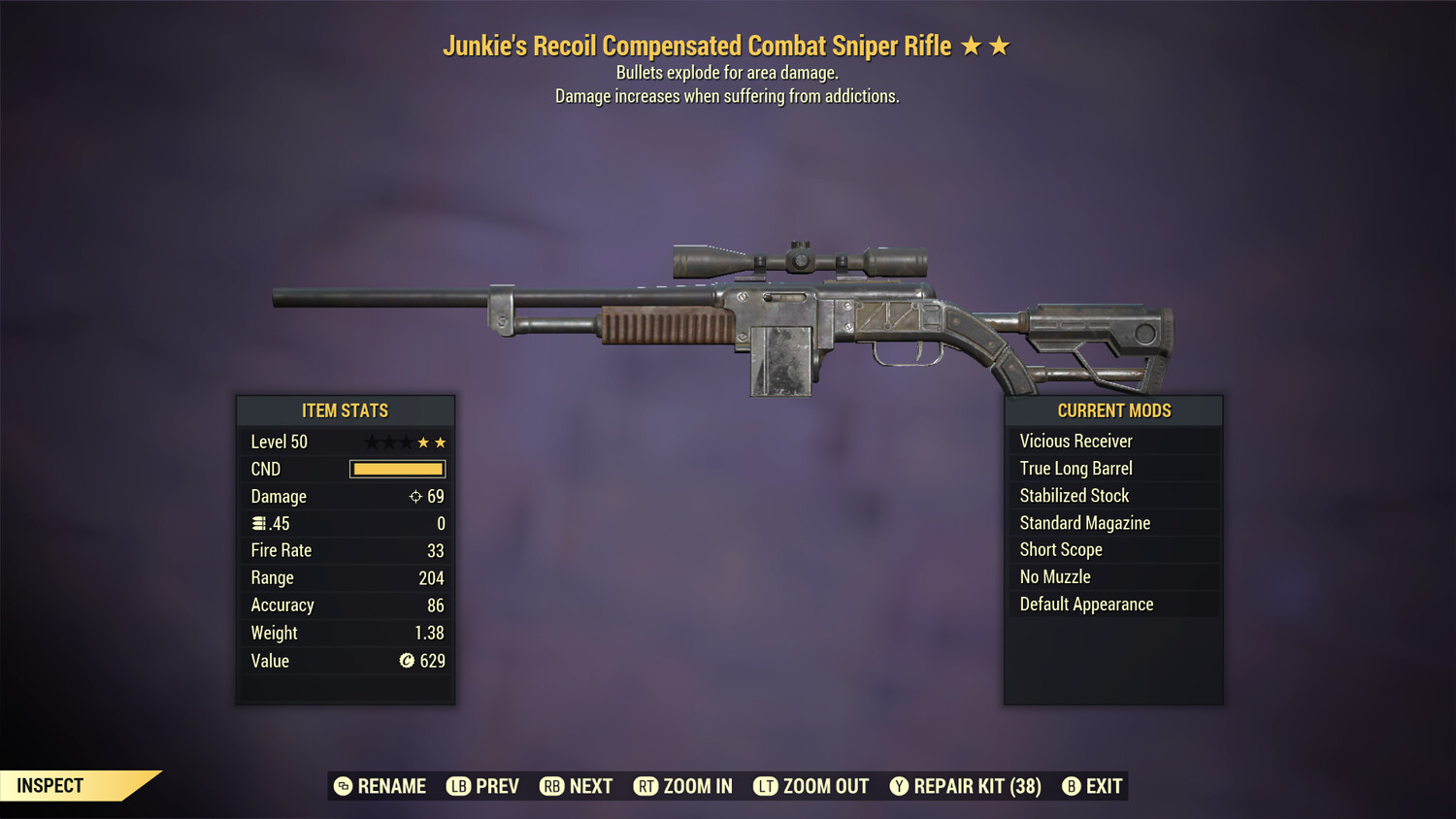Click the X rename prompt icon
Viewport: 1456px width, 819px height.
click(x=342, y=786)
